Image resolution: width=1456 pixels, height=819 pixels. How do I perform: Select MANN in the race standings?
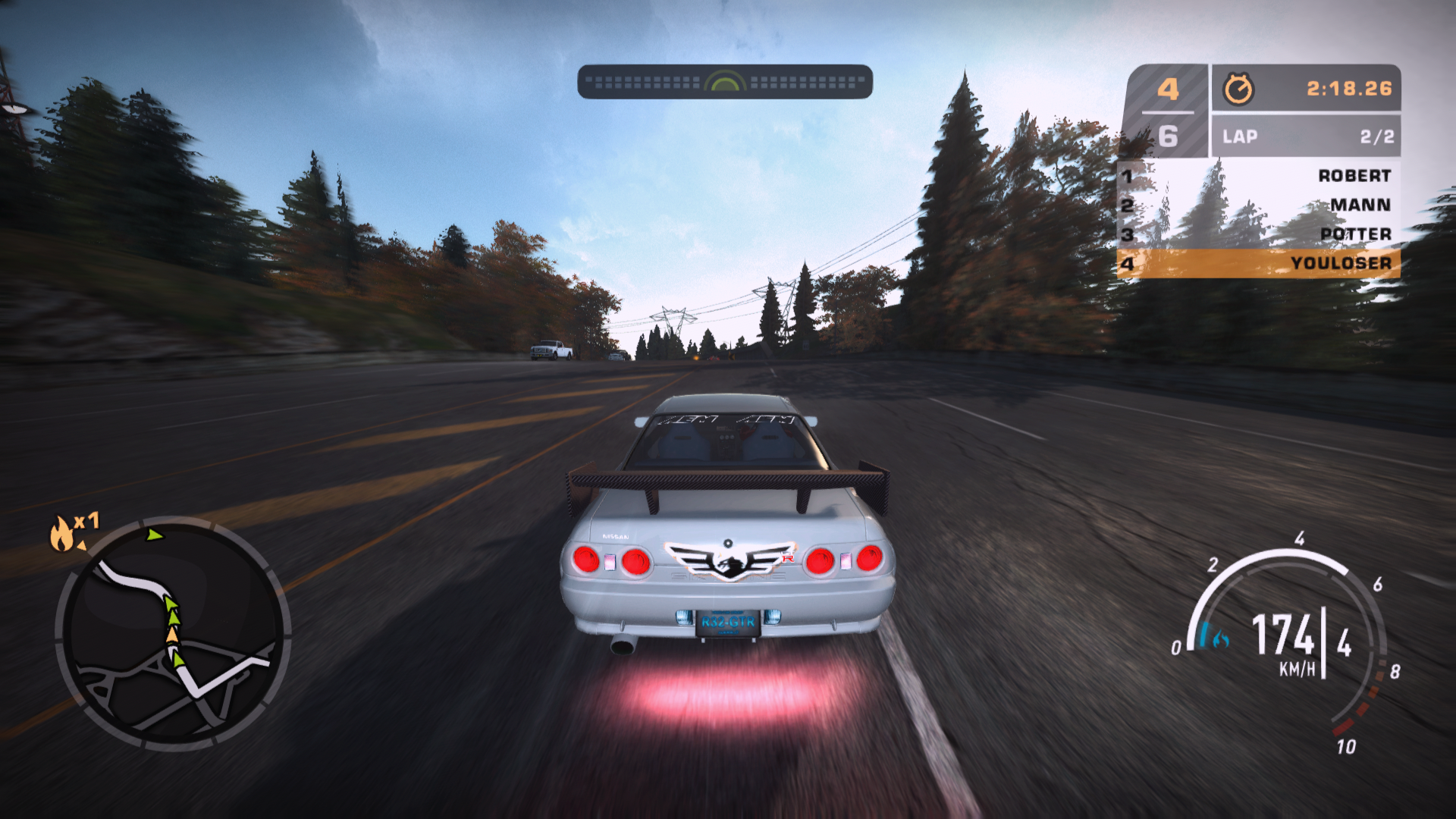pos(1360,205)
